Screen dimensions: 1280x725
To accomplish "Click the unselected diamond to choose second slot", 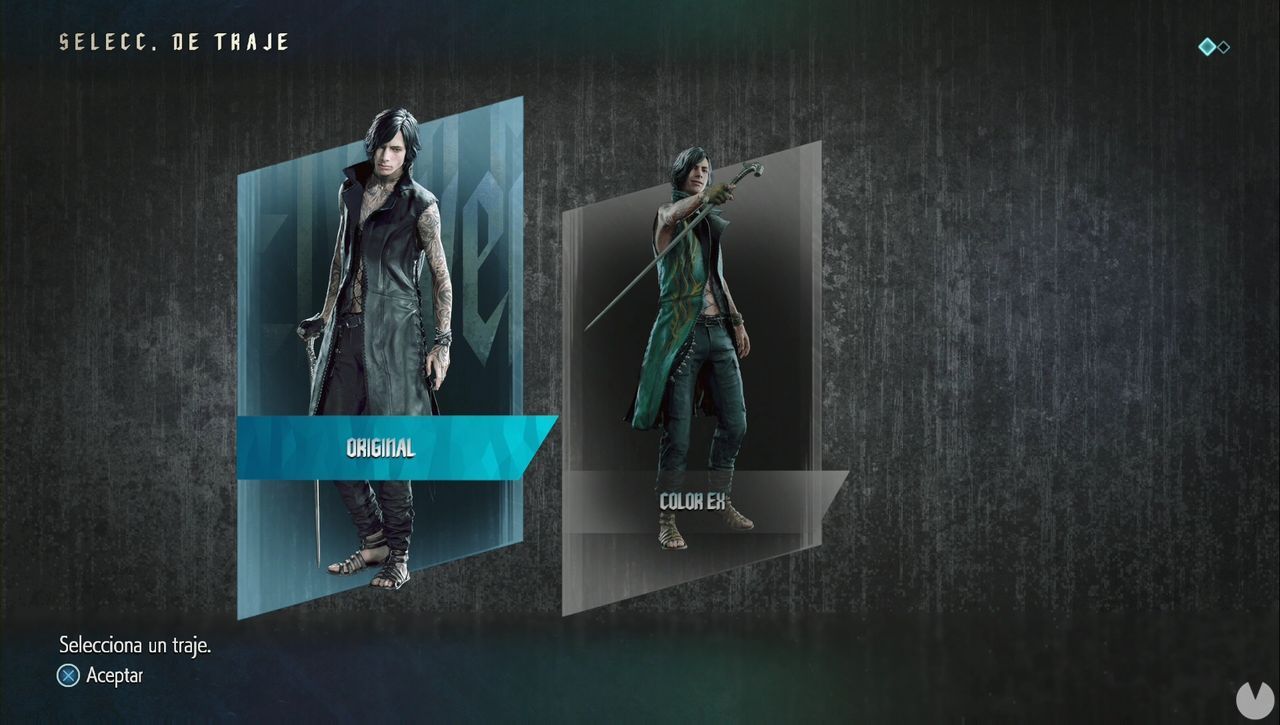I will pos(1223,47).
